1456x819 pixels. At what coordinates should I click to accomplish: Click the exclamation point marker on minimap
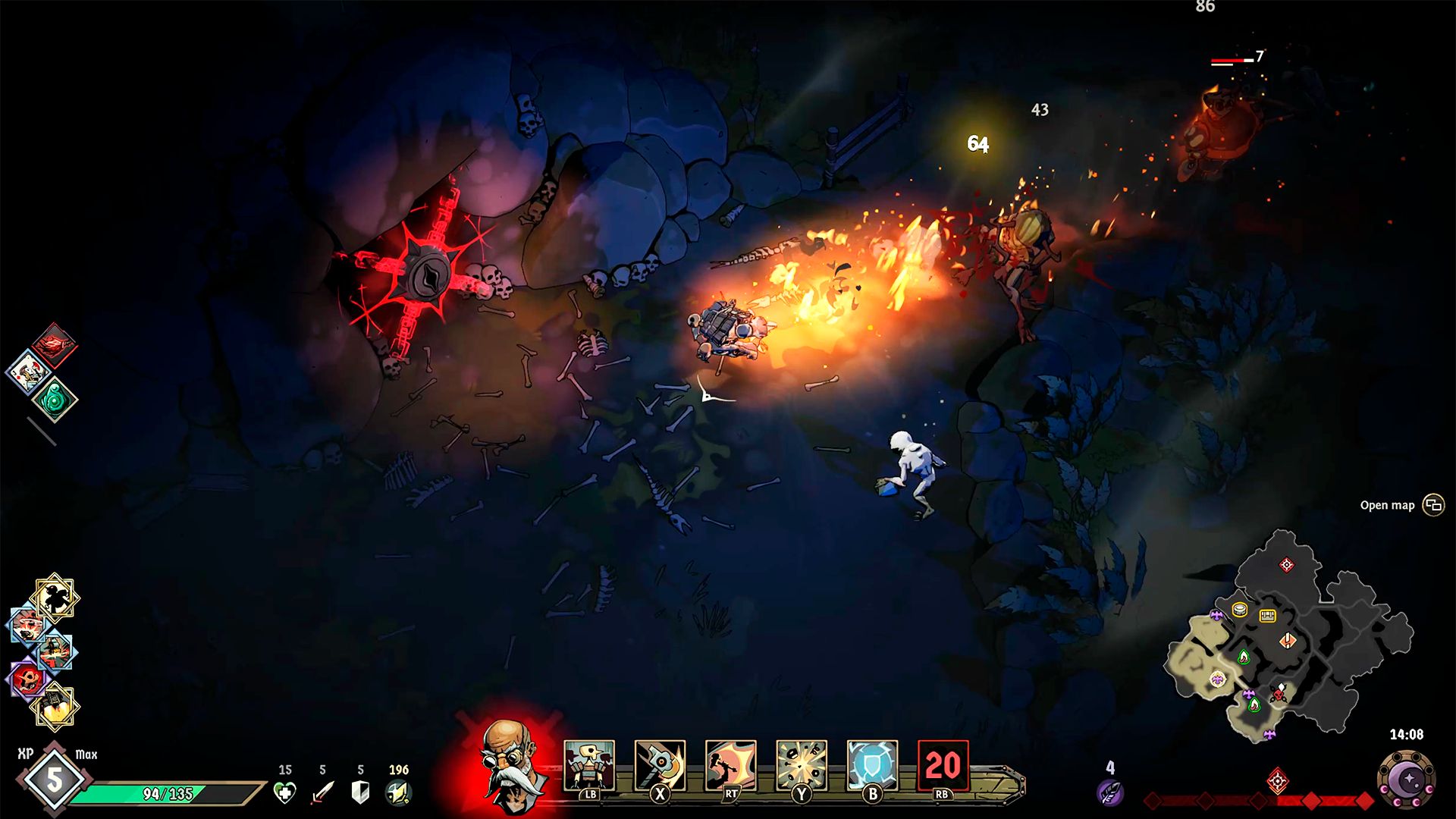tap(1288, 642)
